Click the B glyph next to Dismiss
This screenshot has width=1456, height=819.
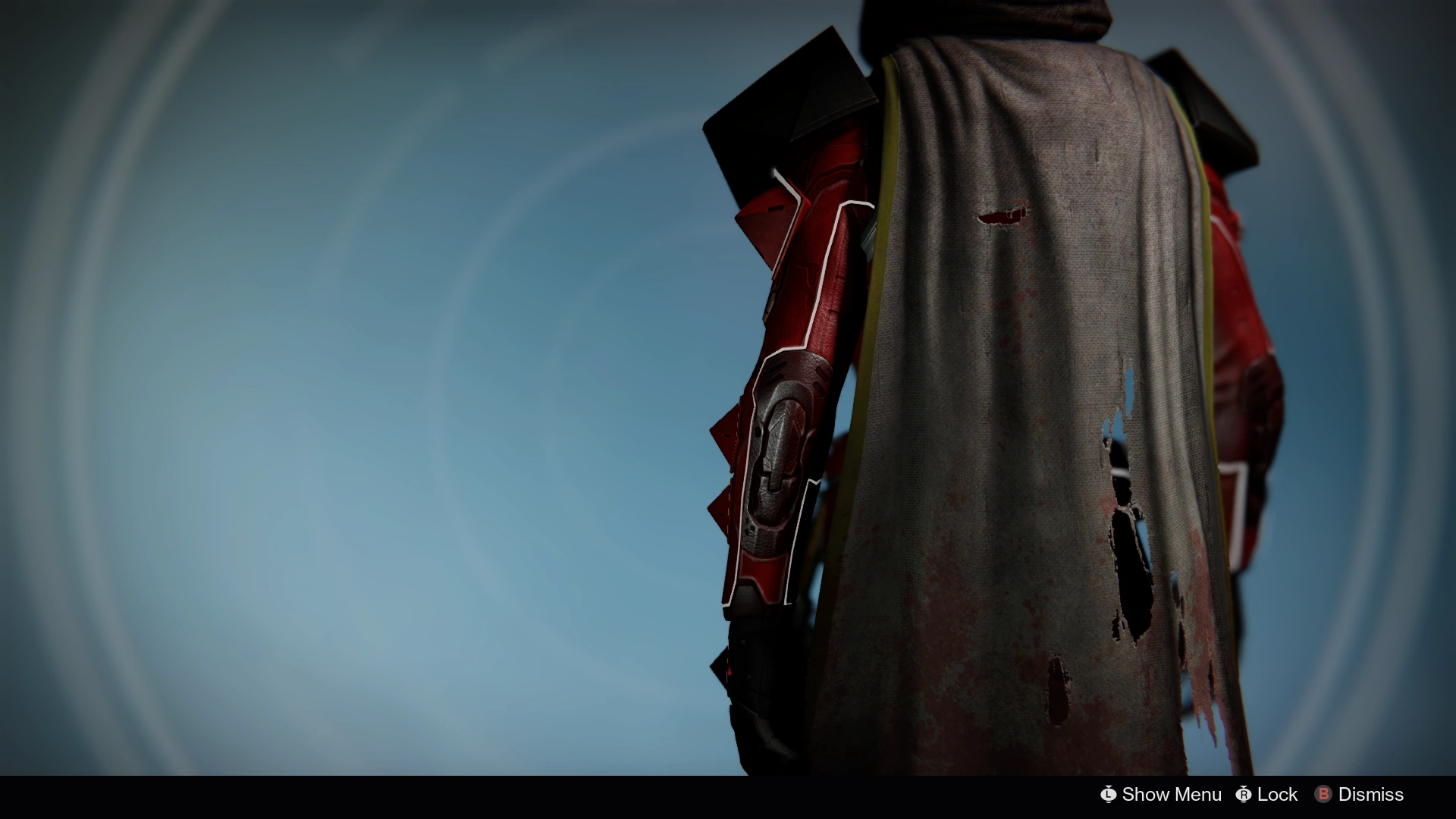coord(1323,795)
